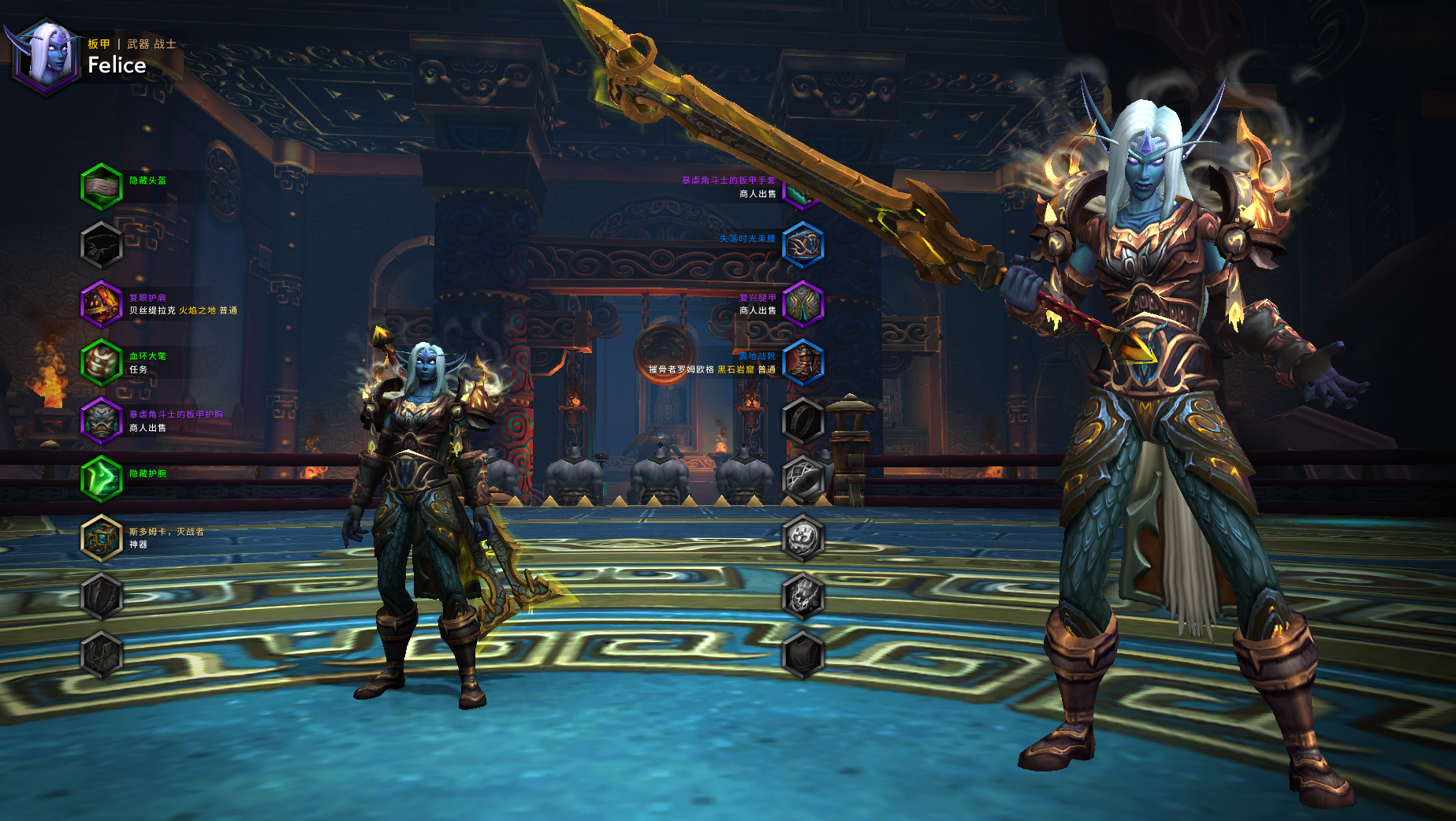The width and height of the screenshot is (1456, 821).
Task: Click the 复兴腿甲 leg armor slot
Action: pyautogui.click(x=803, y=303)
